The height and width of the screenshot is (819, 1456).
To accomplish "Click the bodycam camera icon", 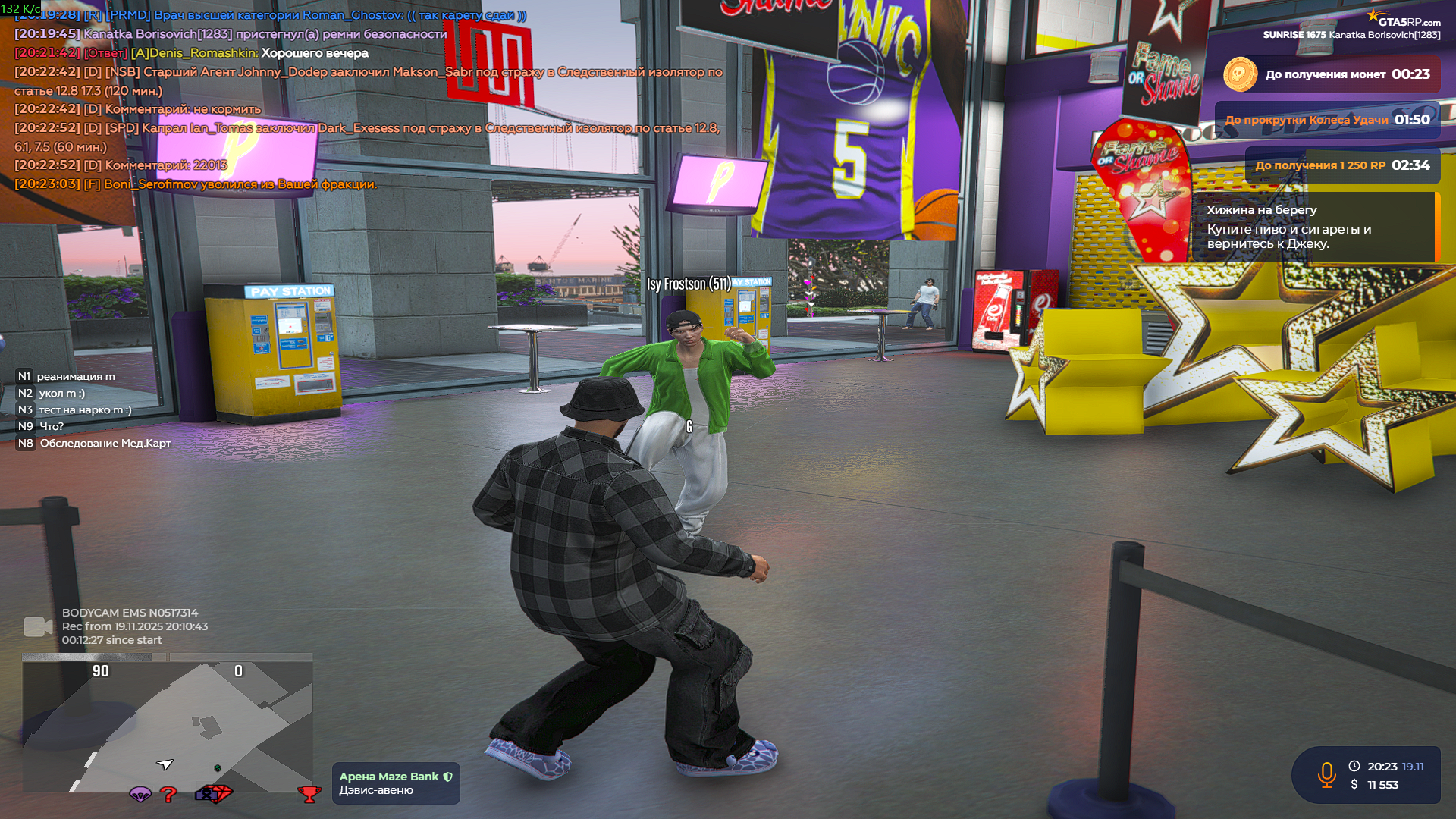I will (38, 626).
